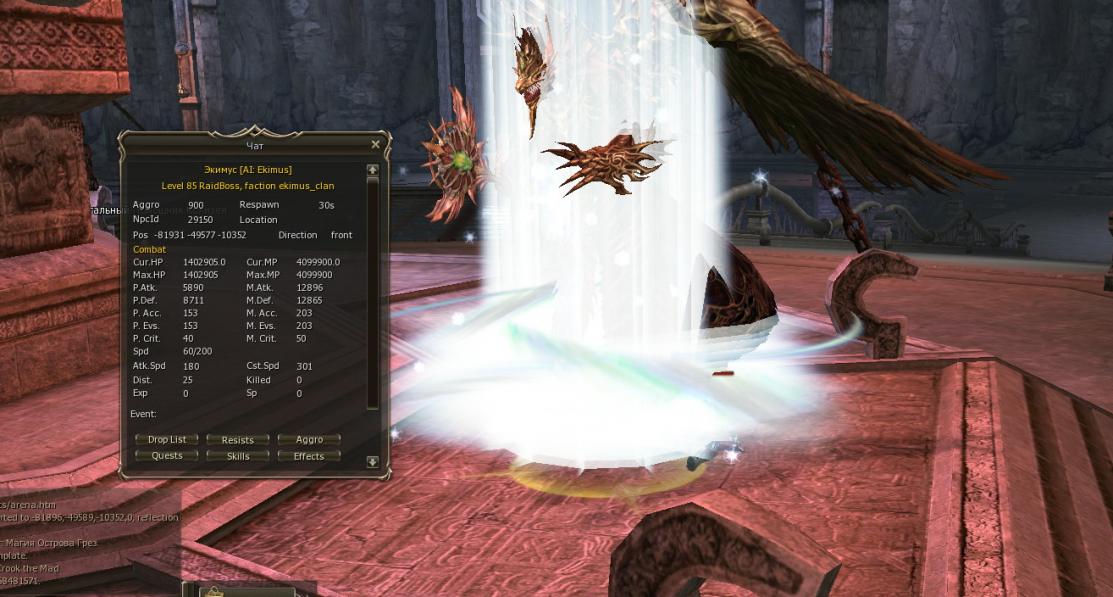Show the raid boss Skills

(238, 455)
